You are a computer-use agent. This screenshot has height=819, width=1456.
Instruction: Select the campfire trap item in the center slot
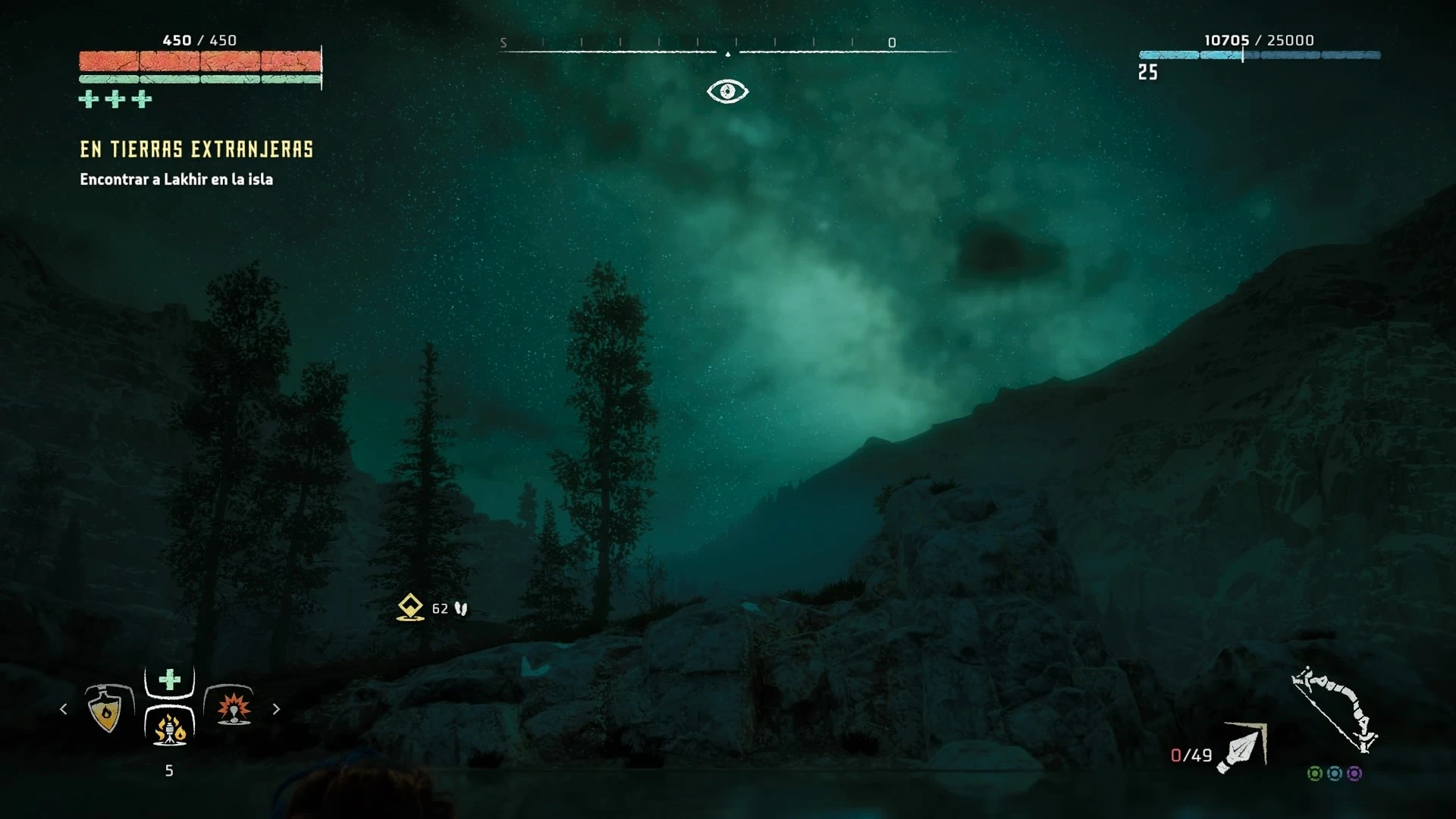click(170, 726)
